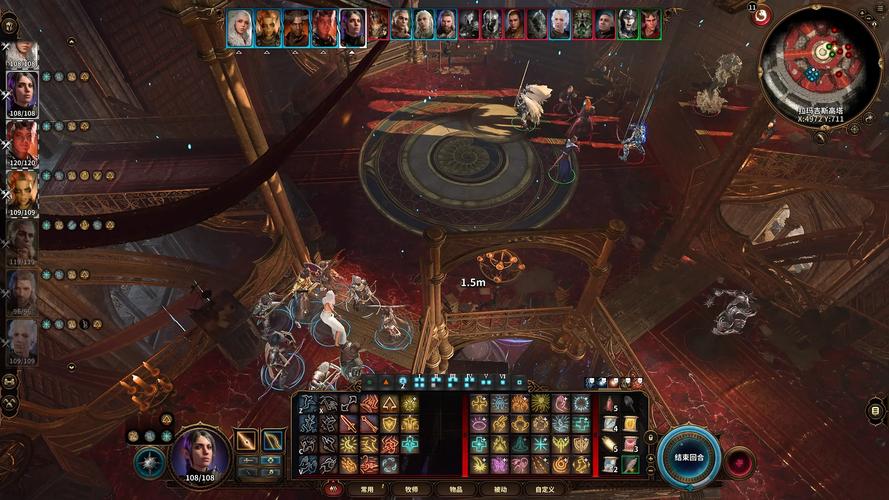Show the 自定义 hotbar tab
Image resolution: width=889 pixels, height=500 pixels.
pos(544,490)
